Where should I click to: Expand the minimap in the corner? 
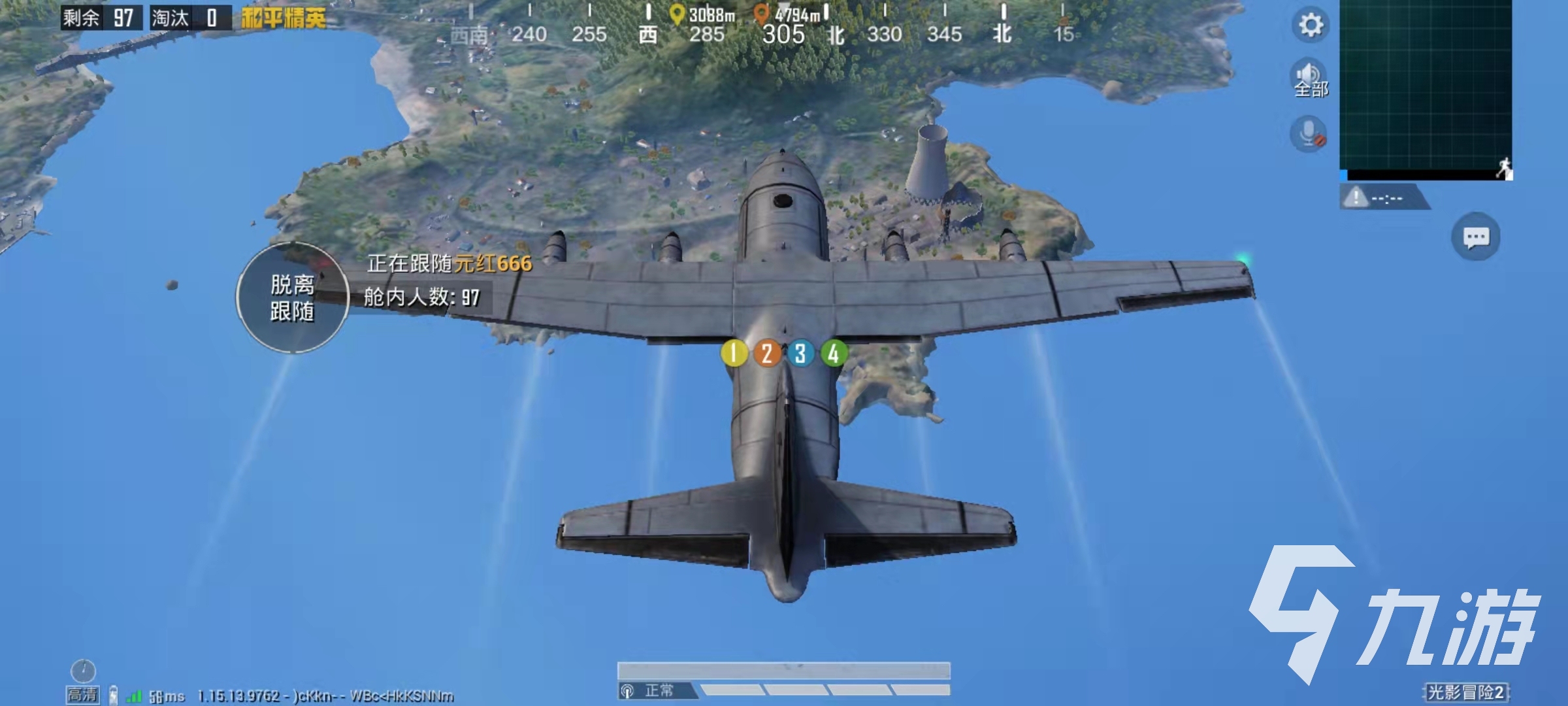point(1426,88)
